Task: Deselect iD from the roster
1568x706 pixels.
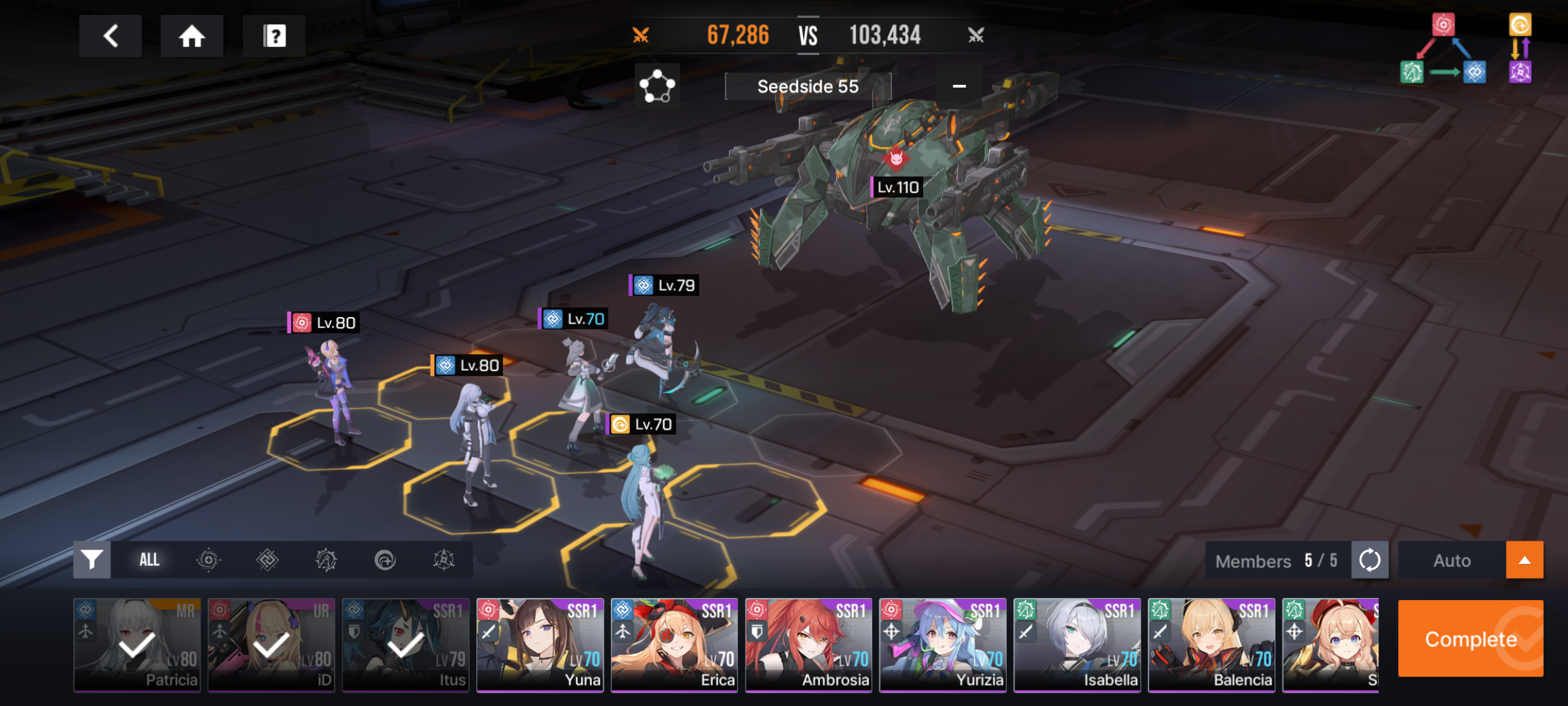Action: (271, 645)
